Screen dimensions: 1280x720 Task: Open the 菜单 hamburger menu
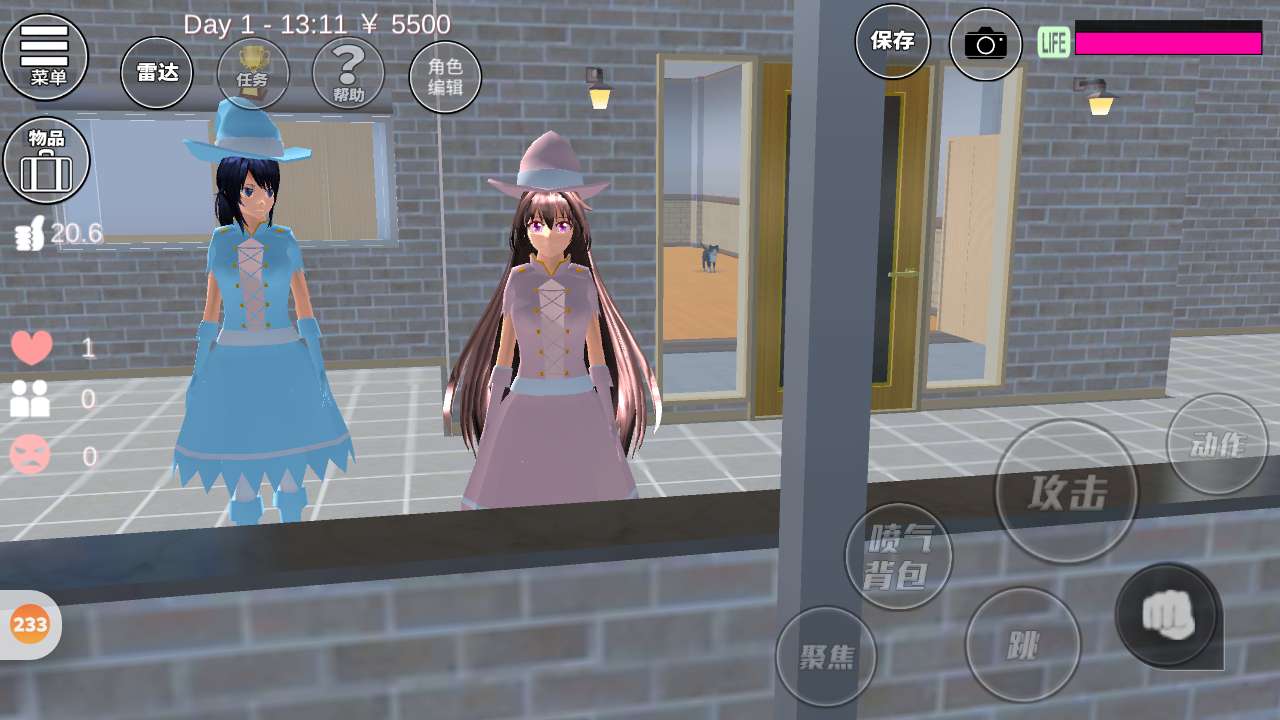(x=45, y=57)
